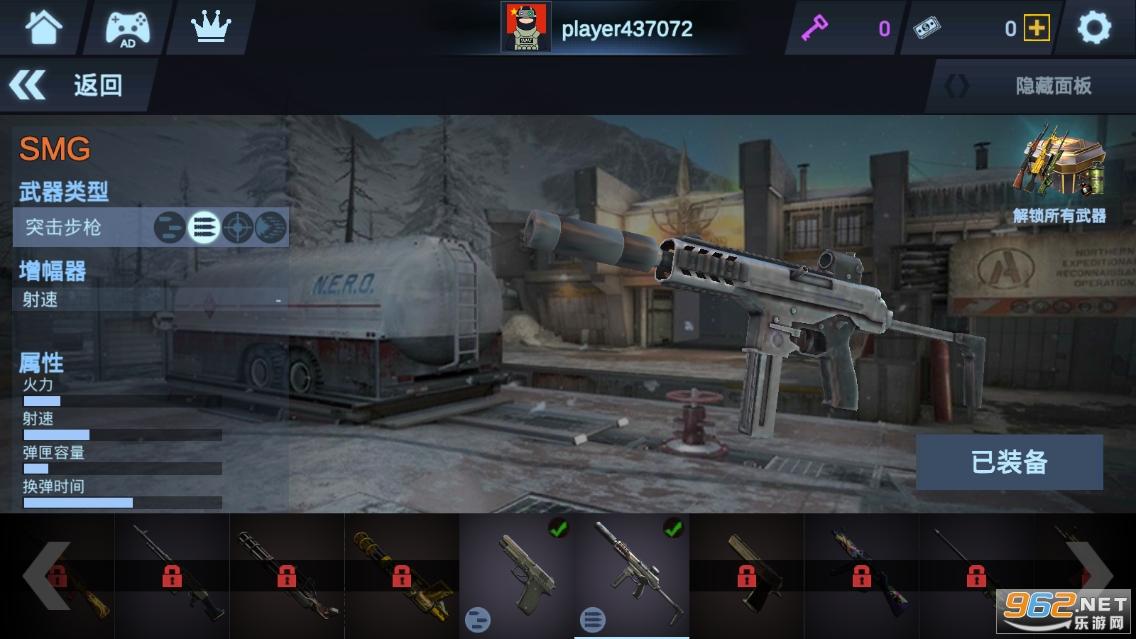Select the triple-bullet assault rifle type icon
Viewport: 1136px width, 639px height.
coord(204,228)
